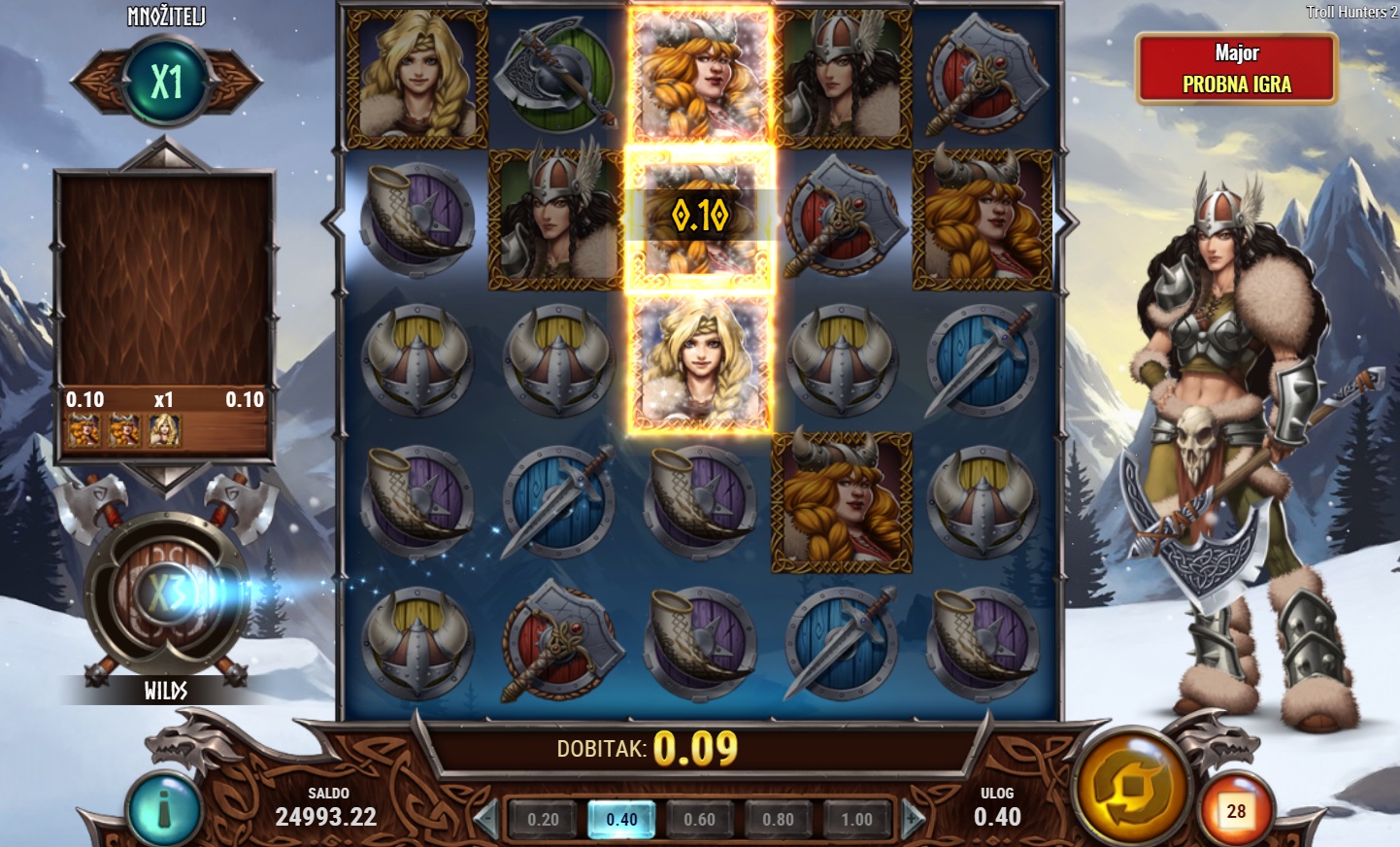The height and width of the screenshot is (847, 1400).
Task: Click the right arrow for higher bets
Action: 913,819
